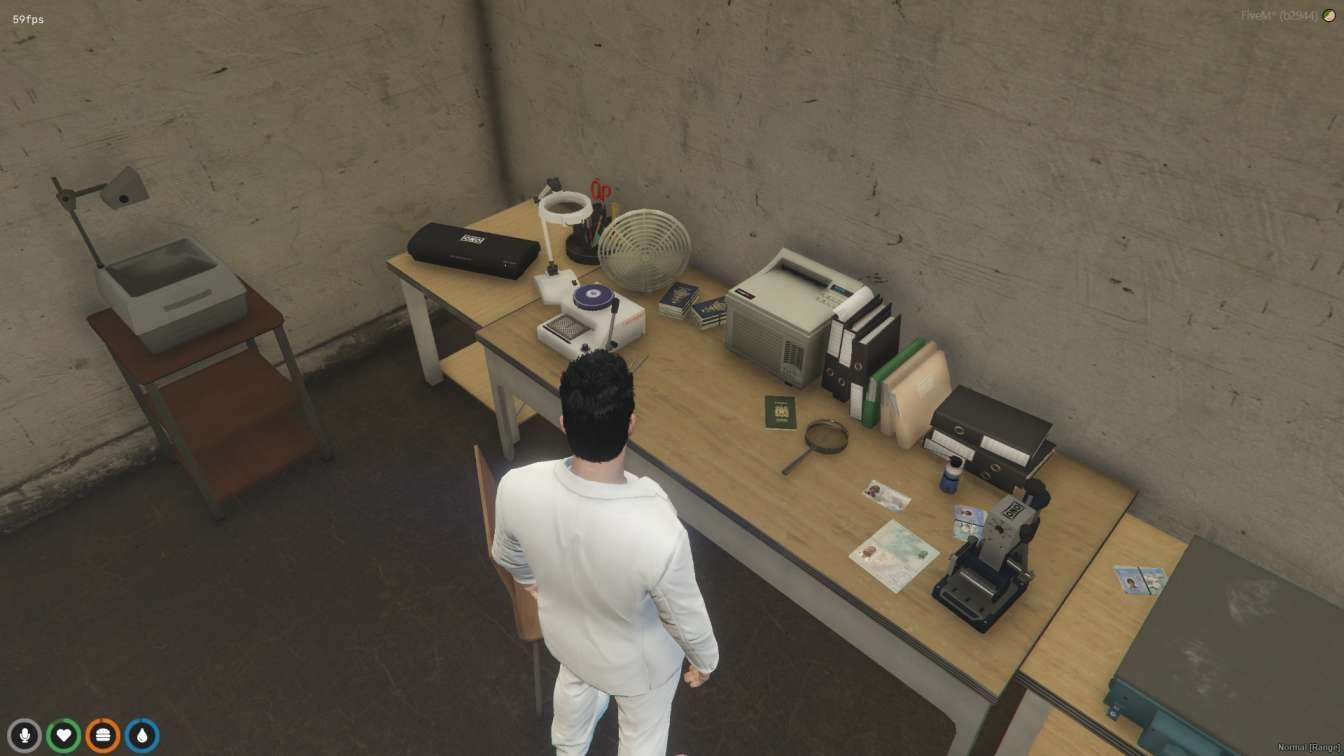Choose the blue water drop thirst icon
Viewport: 1344px width, 756px height.
click(x=141, y=736)
